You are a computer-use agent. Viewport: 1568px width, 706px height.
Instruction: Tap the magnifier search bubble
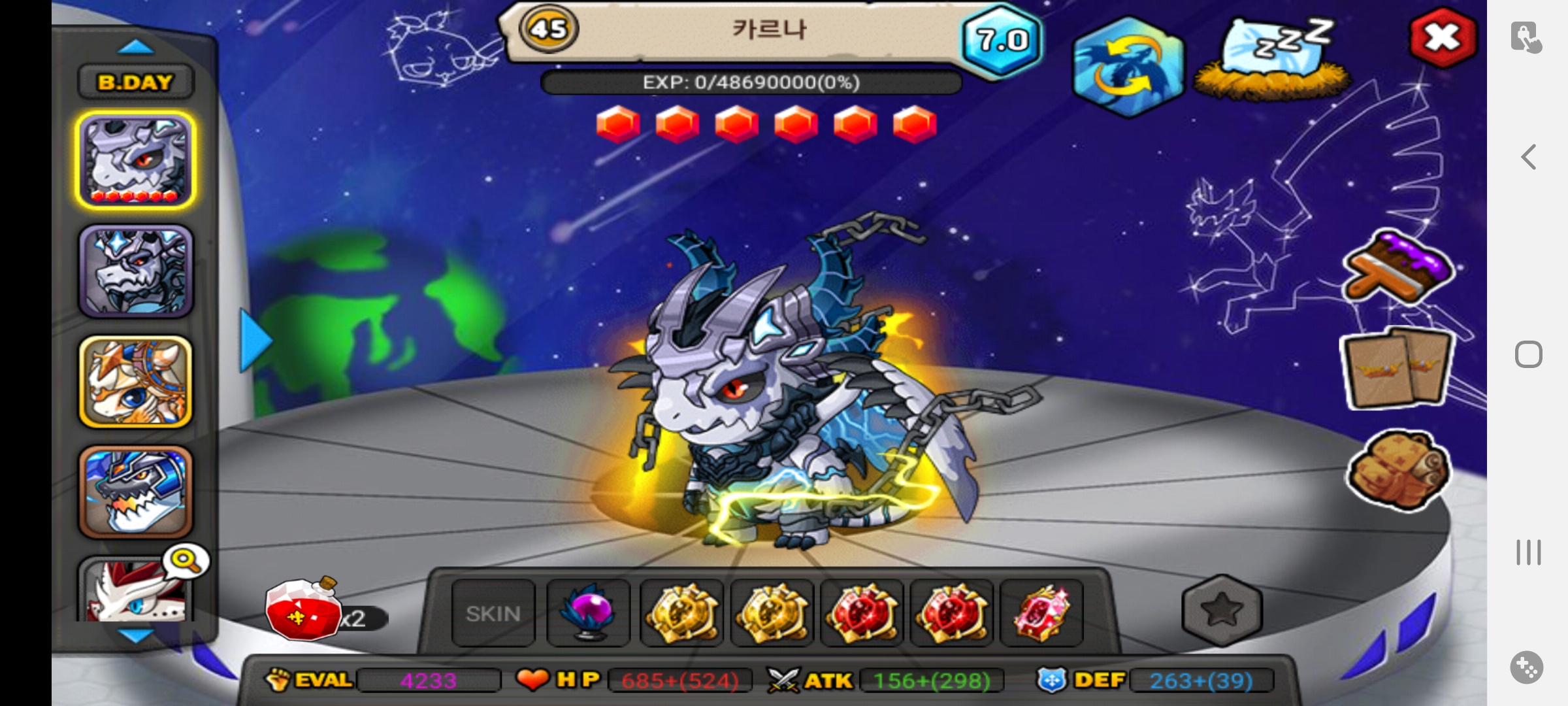coord(186,561)
